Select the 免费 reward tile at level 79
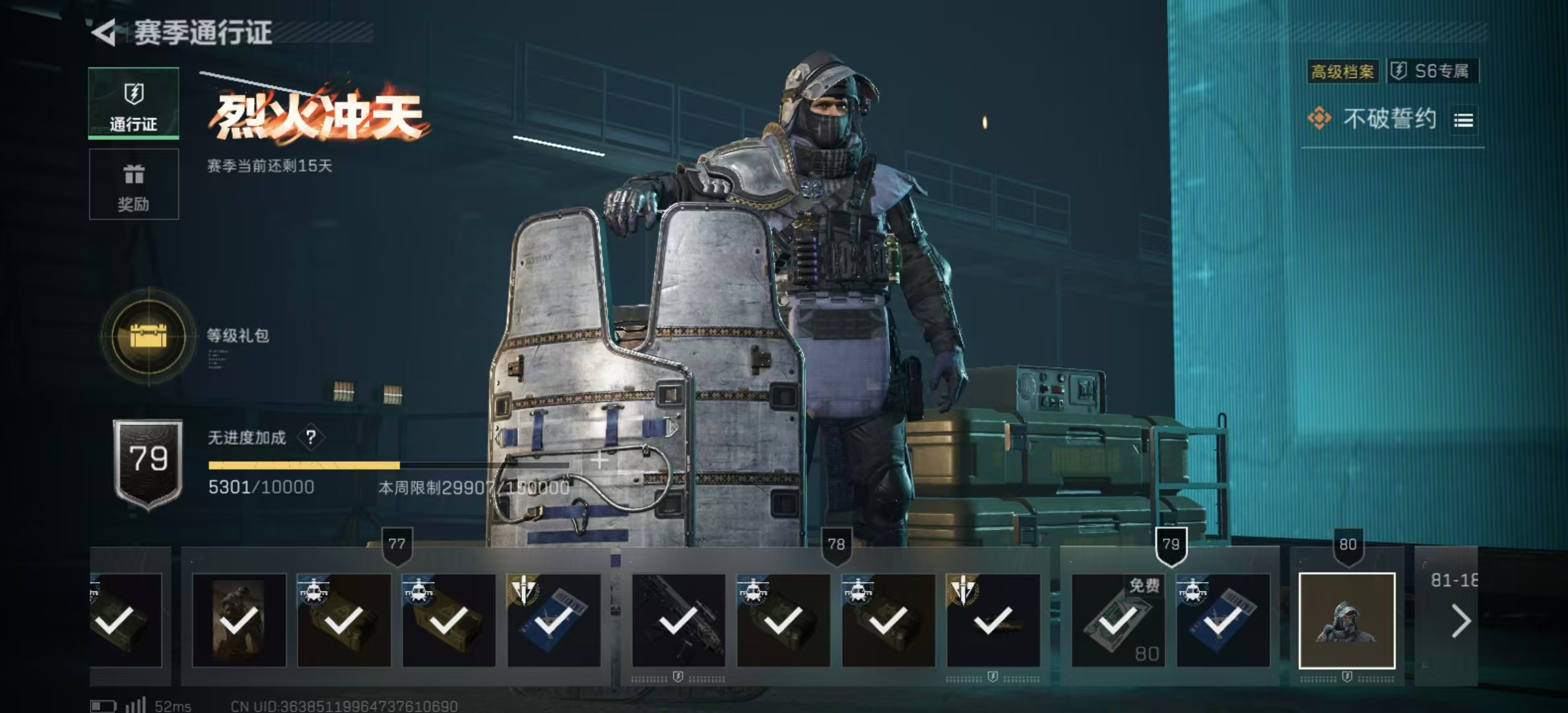The height and width of the screenshot is (713, 1568). (x=1117, y=621)
